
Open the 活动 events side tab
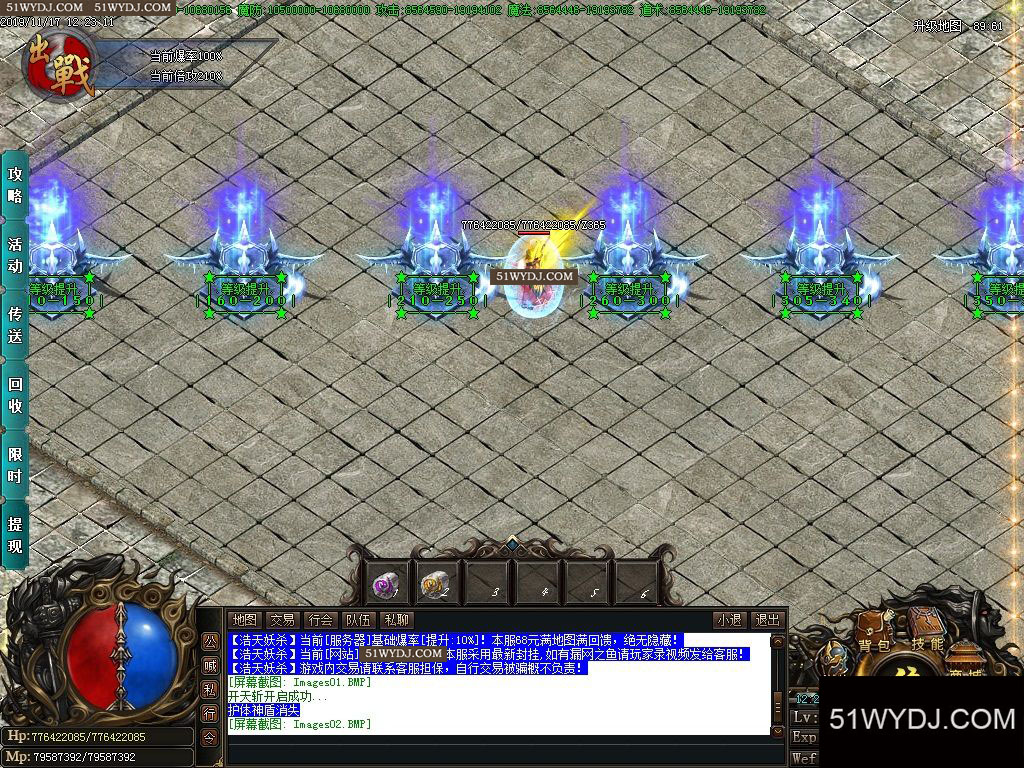[15, 255]
